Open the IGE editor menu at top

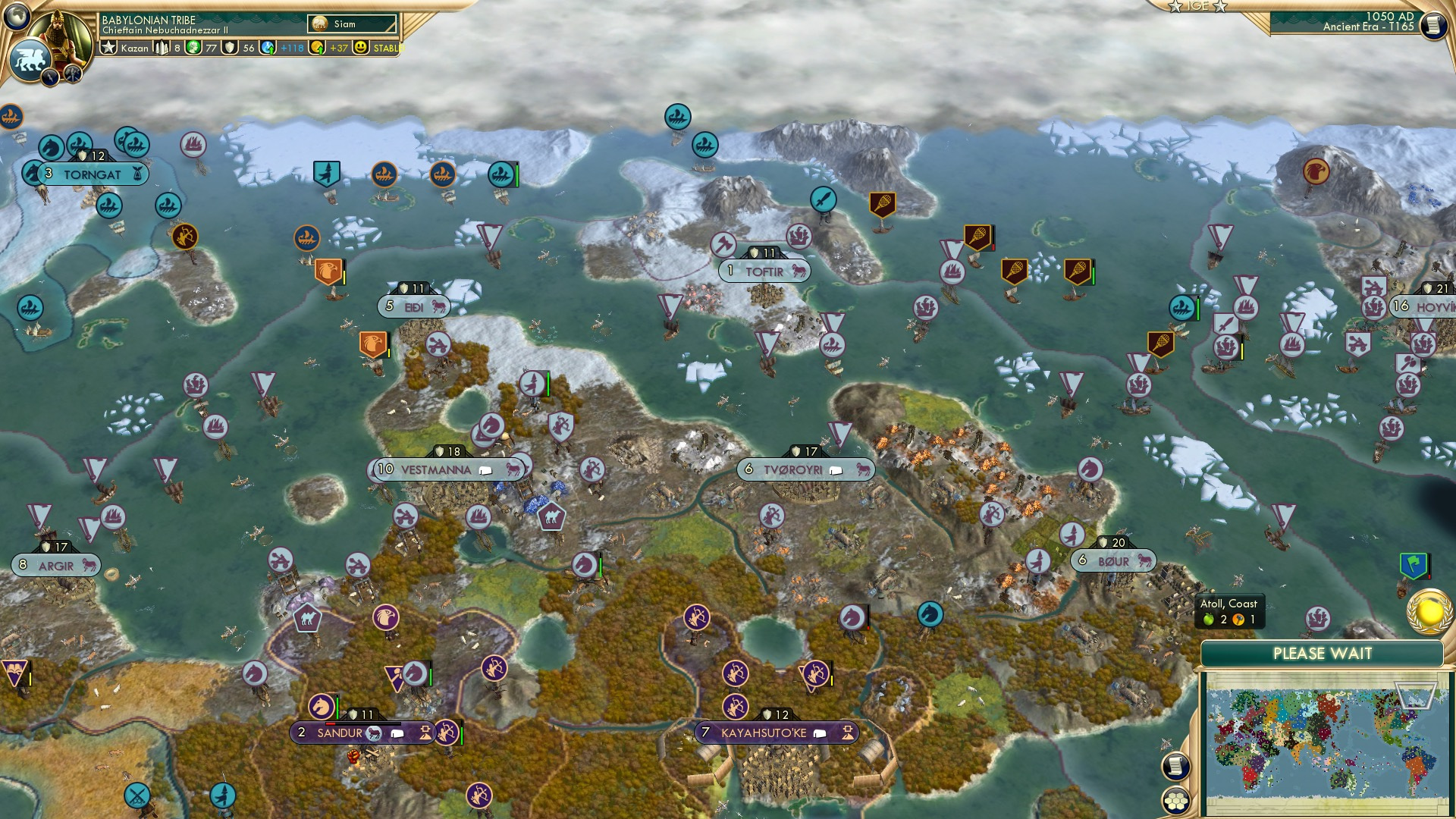(1198, 6)
